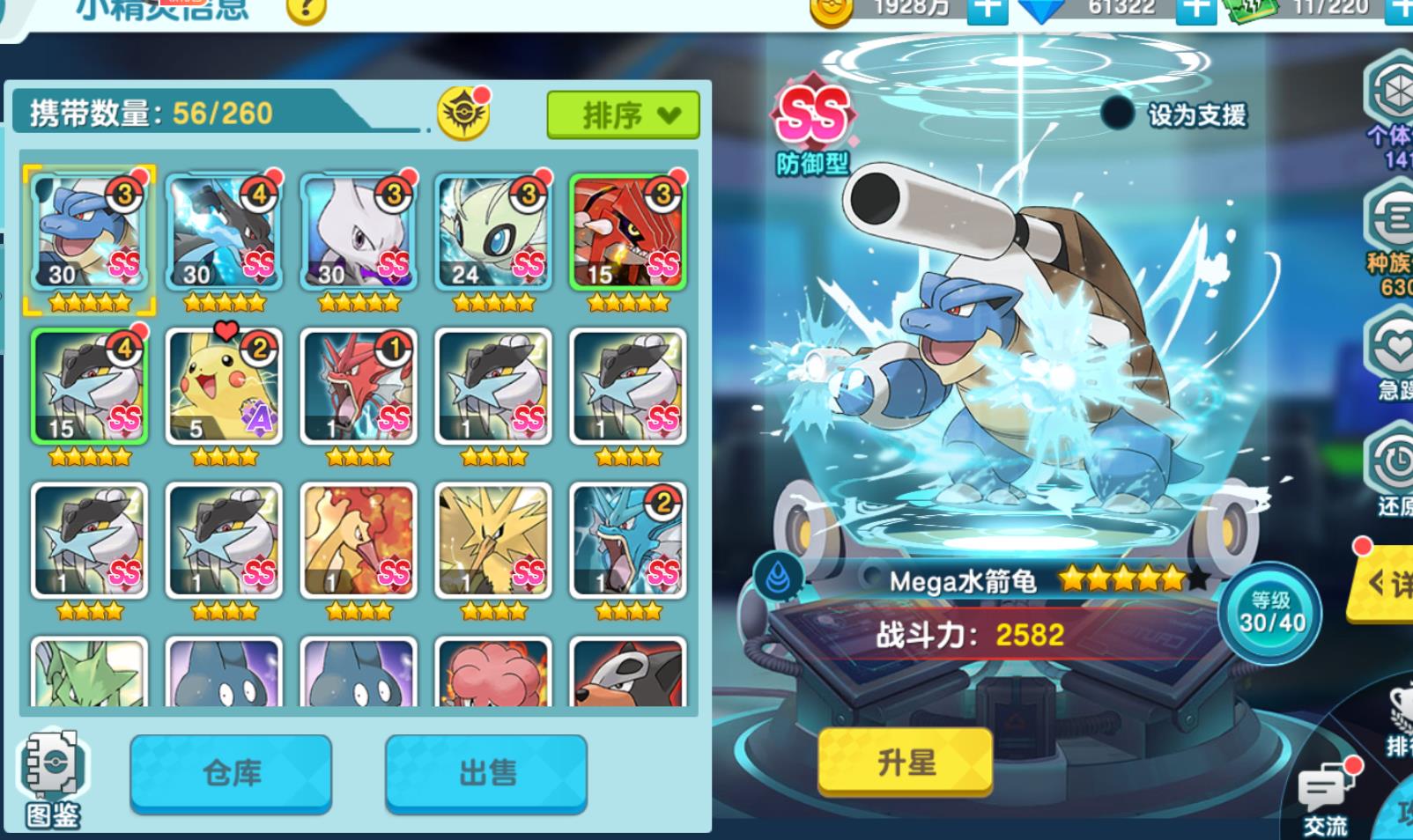Screen dimensions: 1413x840
Task: Select the red Gyarados card
Action: 359,387
